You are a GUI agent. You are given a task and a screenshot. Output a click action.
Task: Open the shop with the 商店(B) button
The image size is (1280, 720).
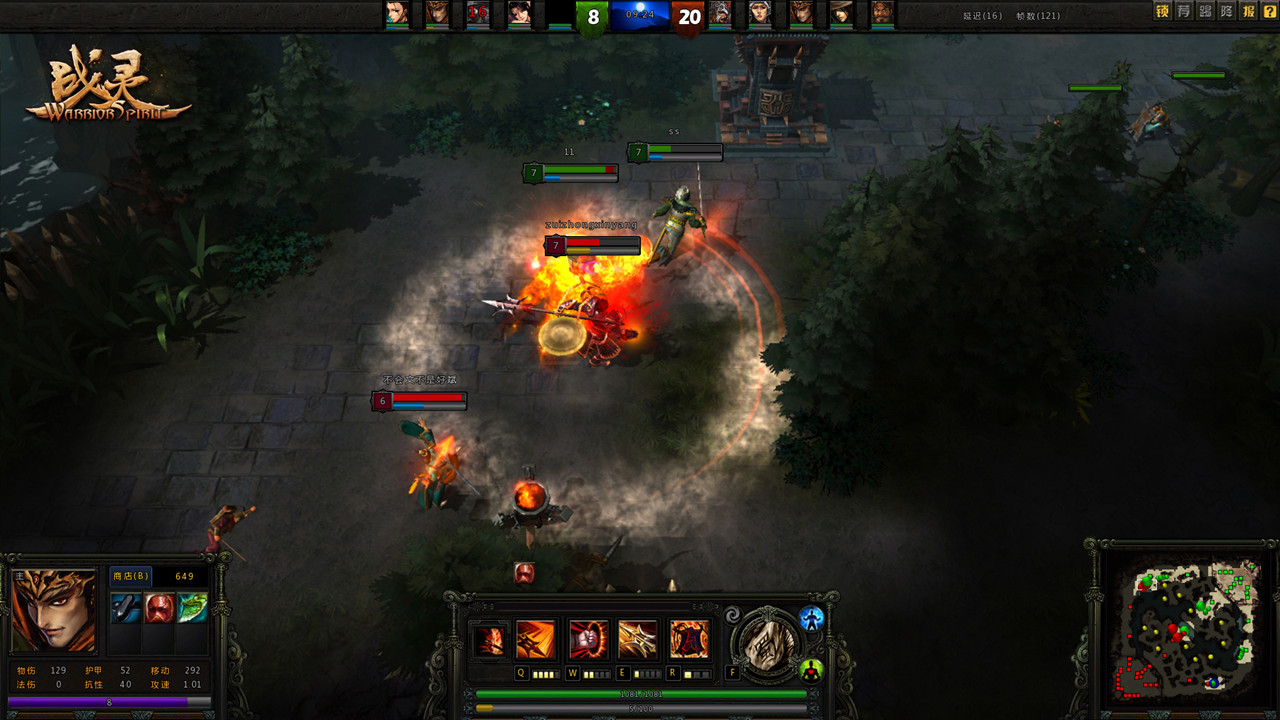pos(130,576)
